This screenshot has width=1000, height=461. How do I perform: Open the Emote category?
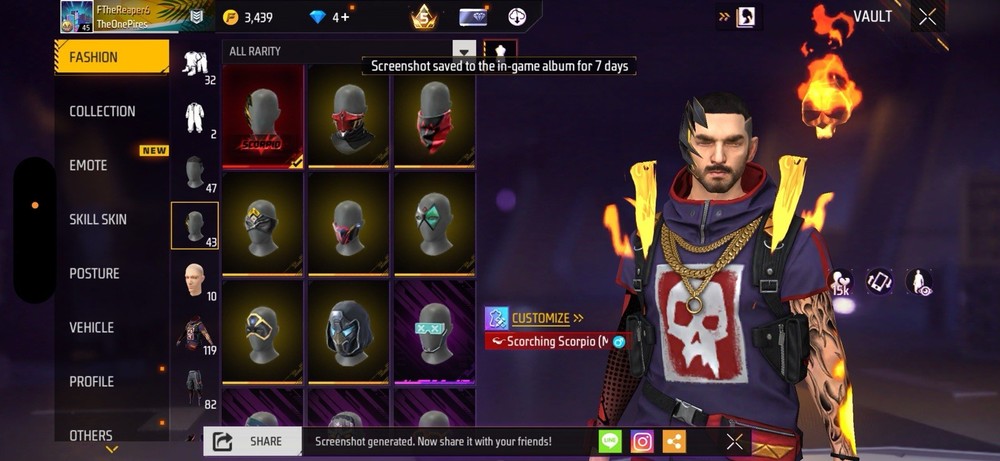[x=88, y=165]
